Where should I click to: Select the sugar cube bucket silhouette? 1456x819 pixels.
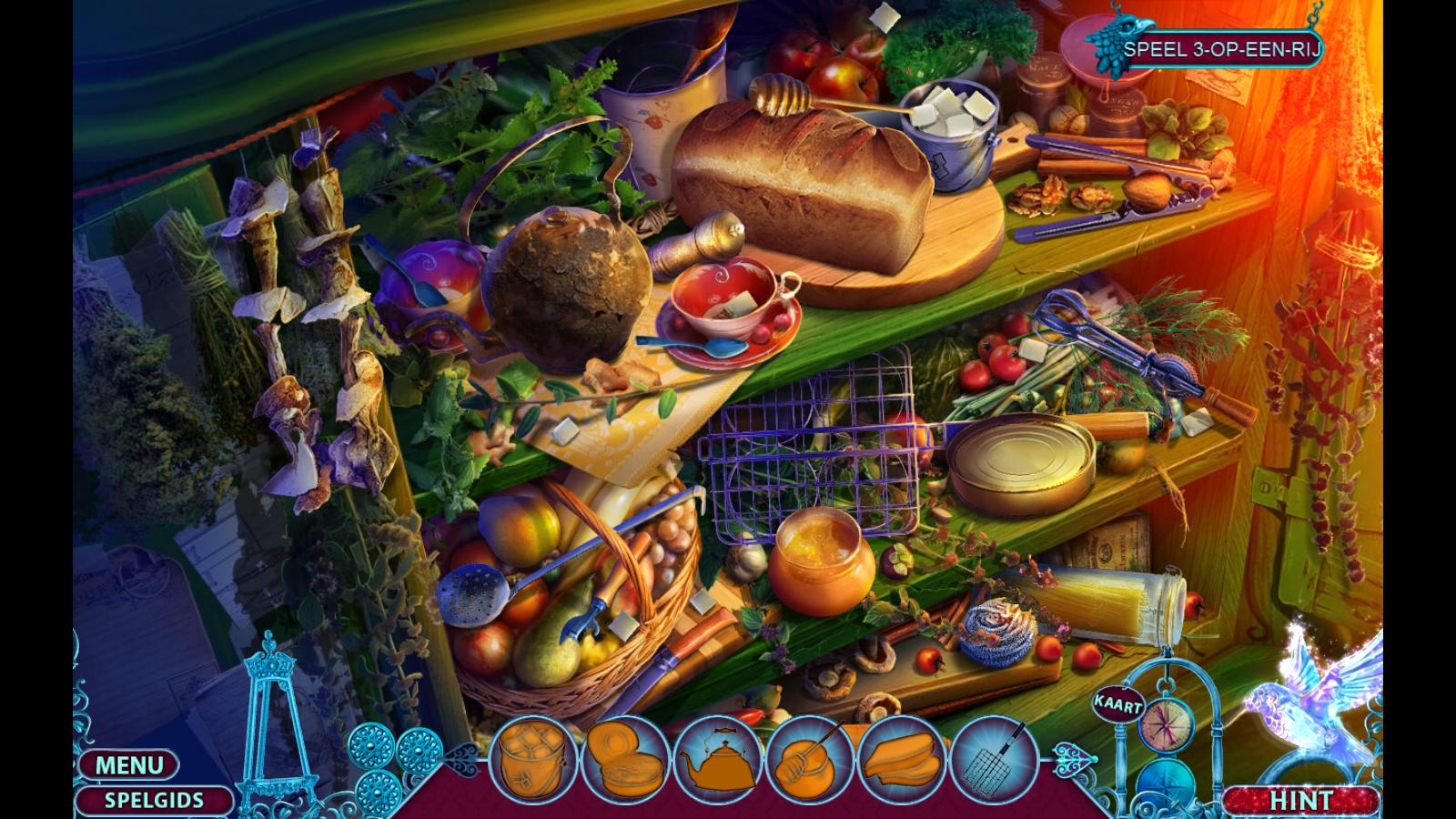[x=533, y=761]
